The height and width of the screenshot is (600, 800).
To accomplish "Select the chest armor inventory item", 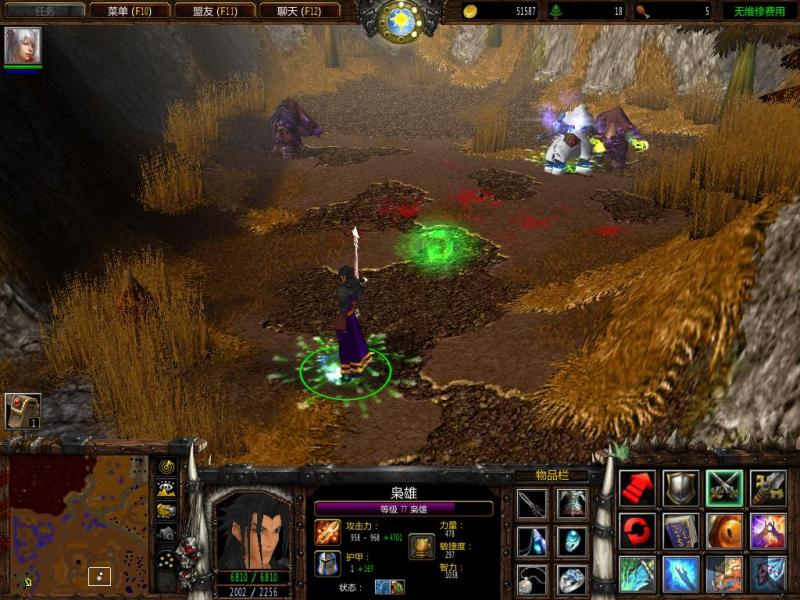I will click(572, 503).
